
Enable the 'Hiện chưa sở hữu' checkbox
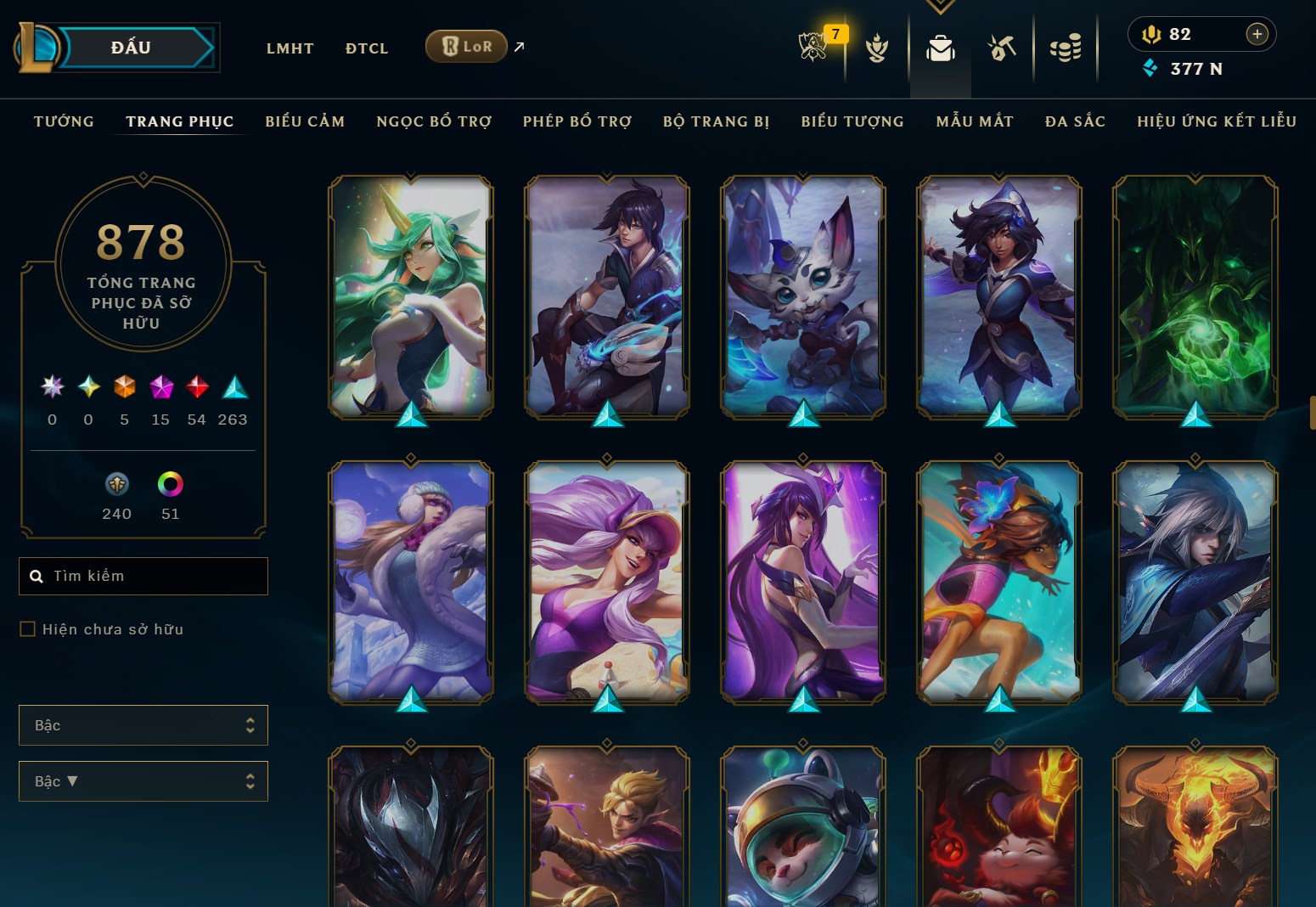click(x=26, y=628)
